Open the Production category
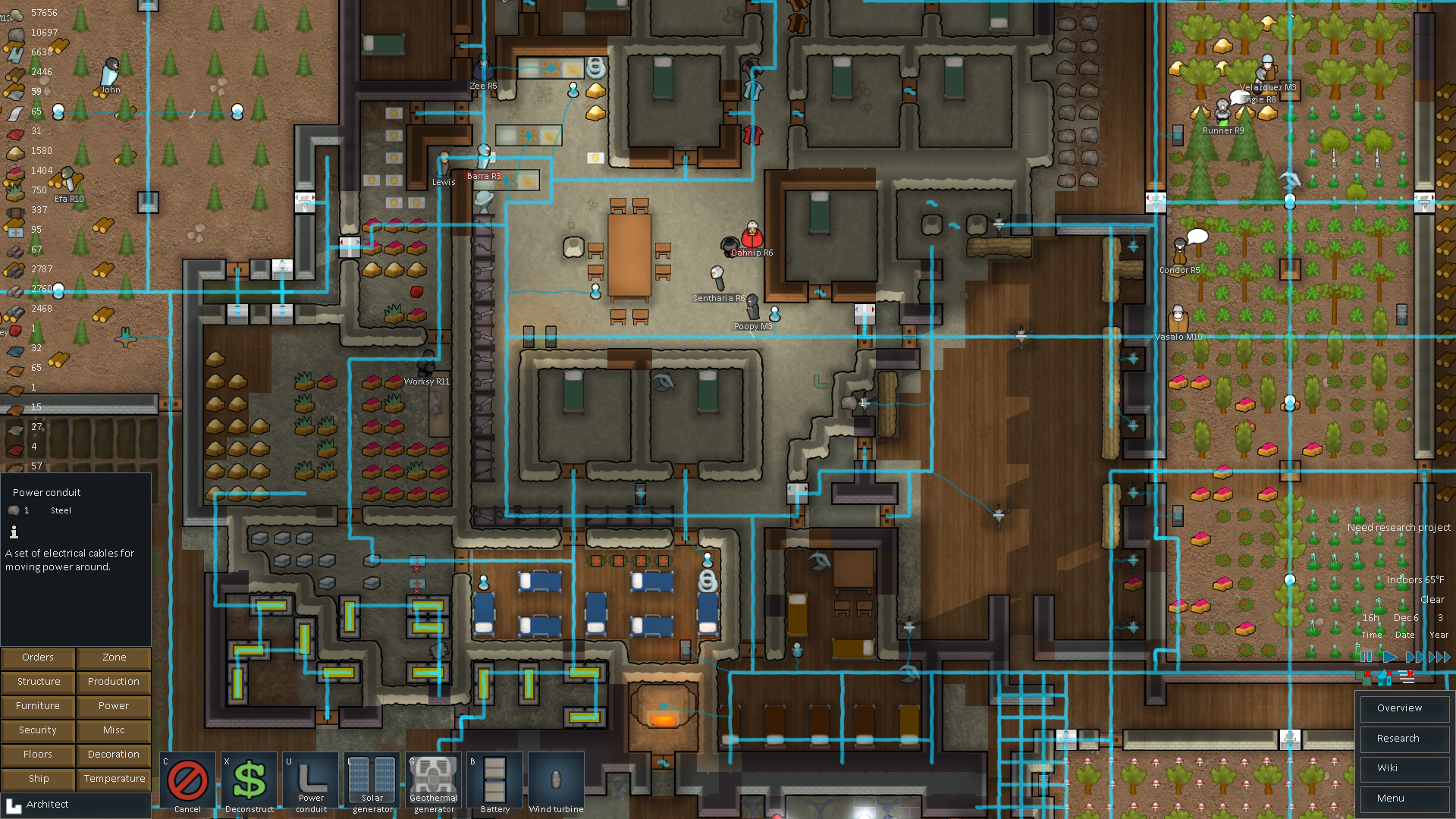 click(x=114, y=682)
